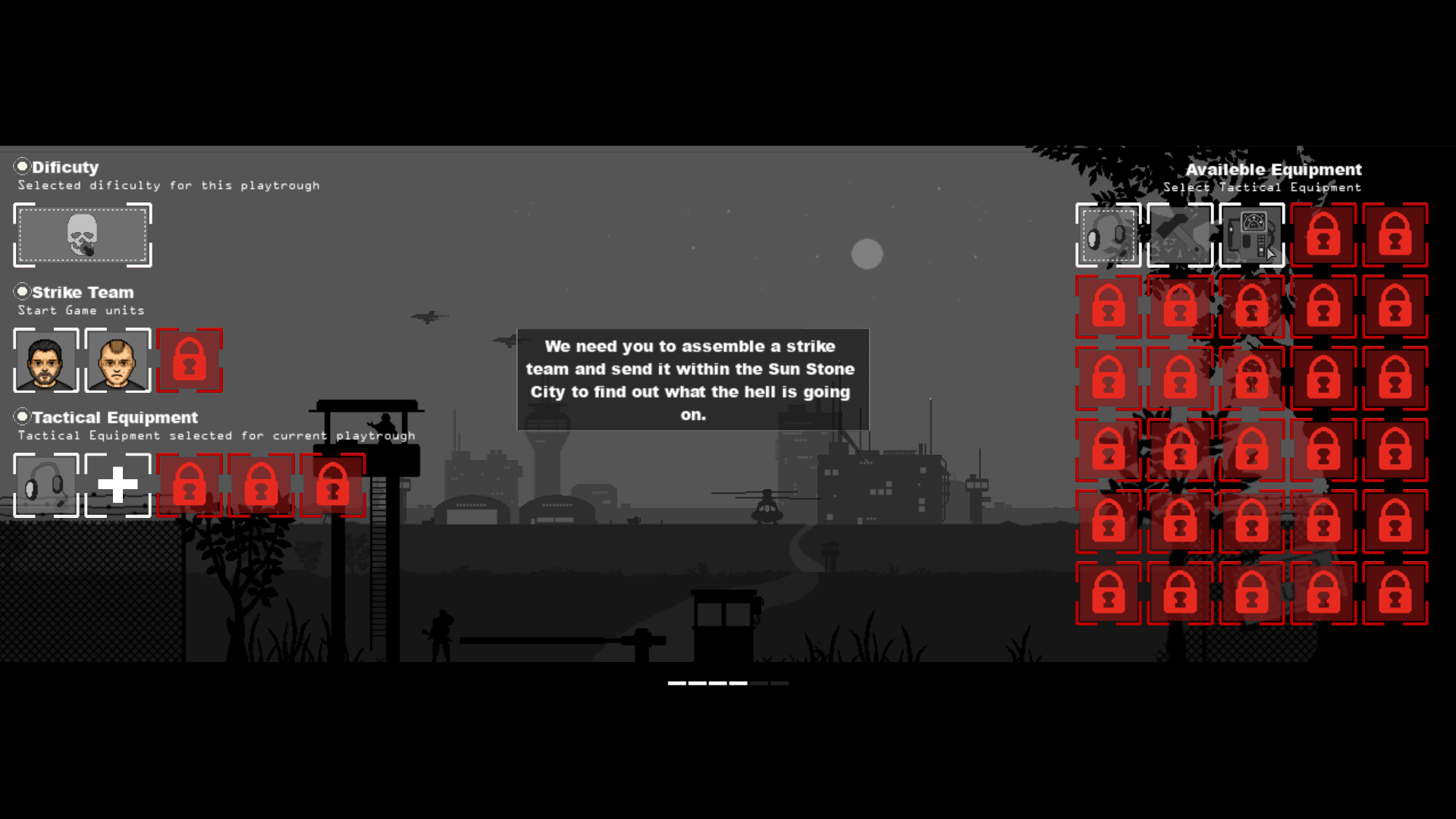This screenshot has height=819, width=1456.
Task: Select the bearded soldier portrait
Action: [x=46, y=361]
